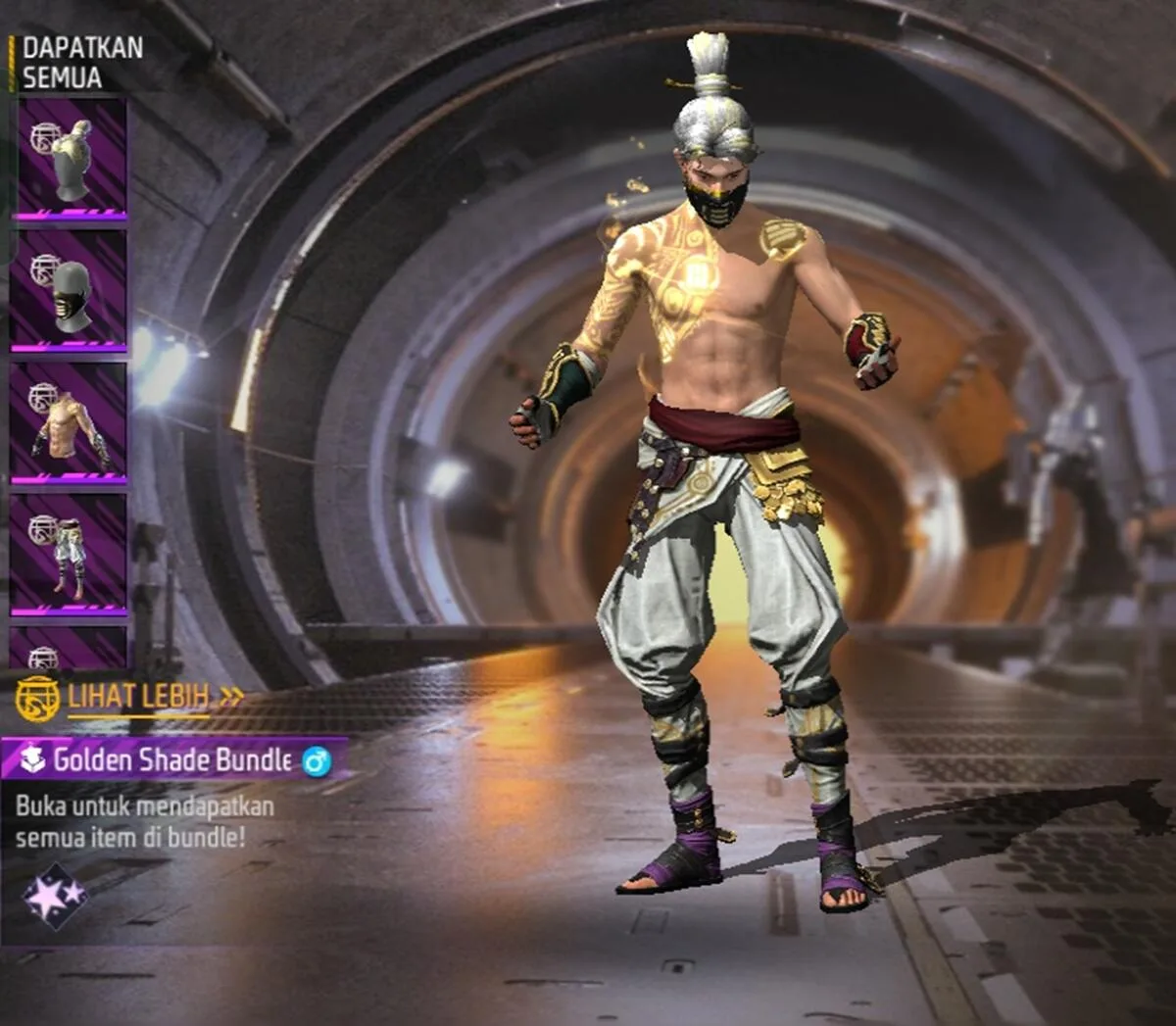The height and width of the screenshot is (1026, 1176).
Task: Click the purple stars rarity icon
Action: coord(55,895)
